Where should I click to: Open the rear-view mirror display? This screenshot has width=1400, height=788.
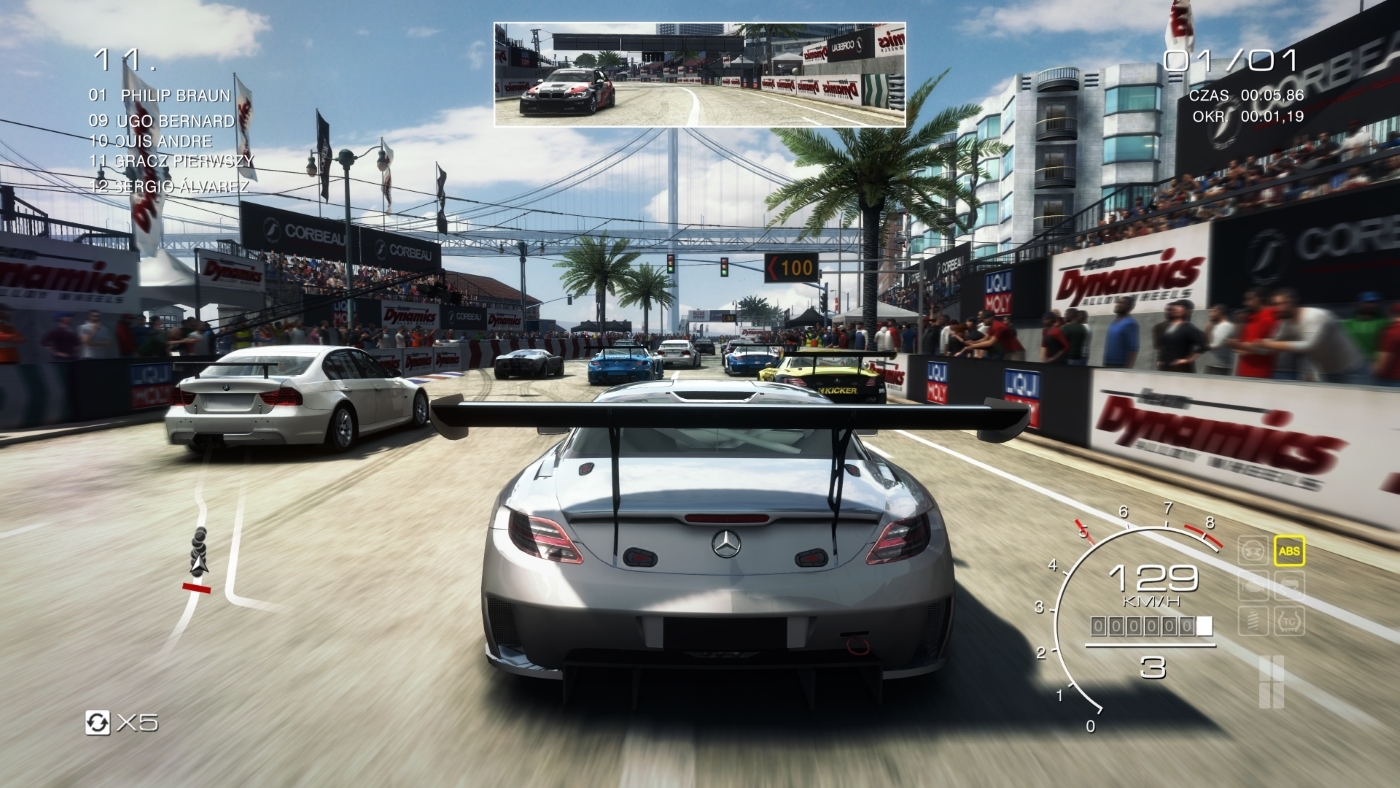click(x=699, y=75)
